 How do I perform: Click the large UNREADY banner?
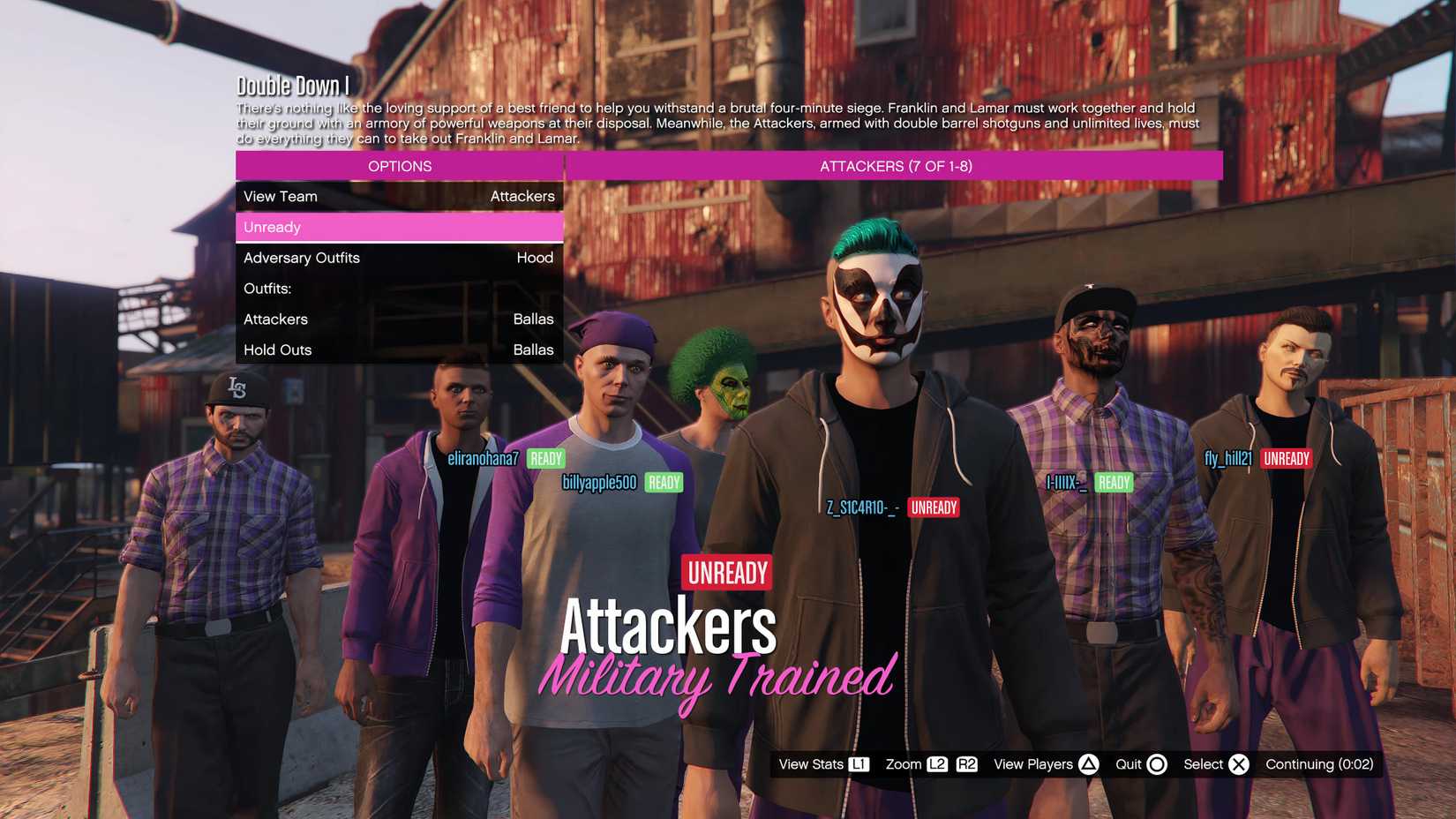pos(726,572)
